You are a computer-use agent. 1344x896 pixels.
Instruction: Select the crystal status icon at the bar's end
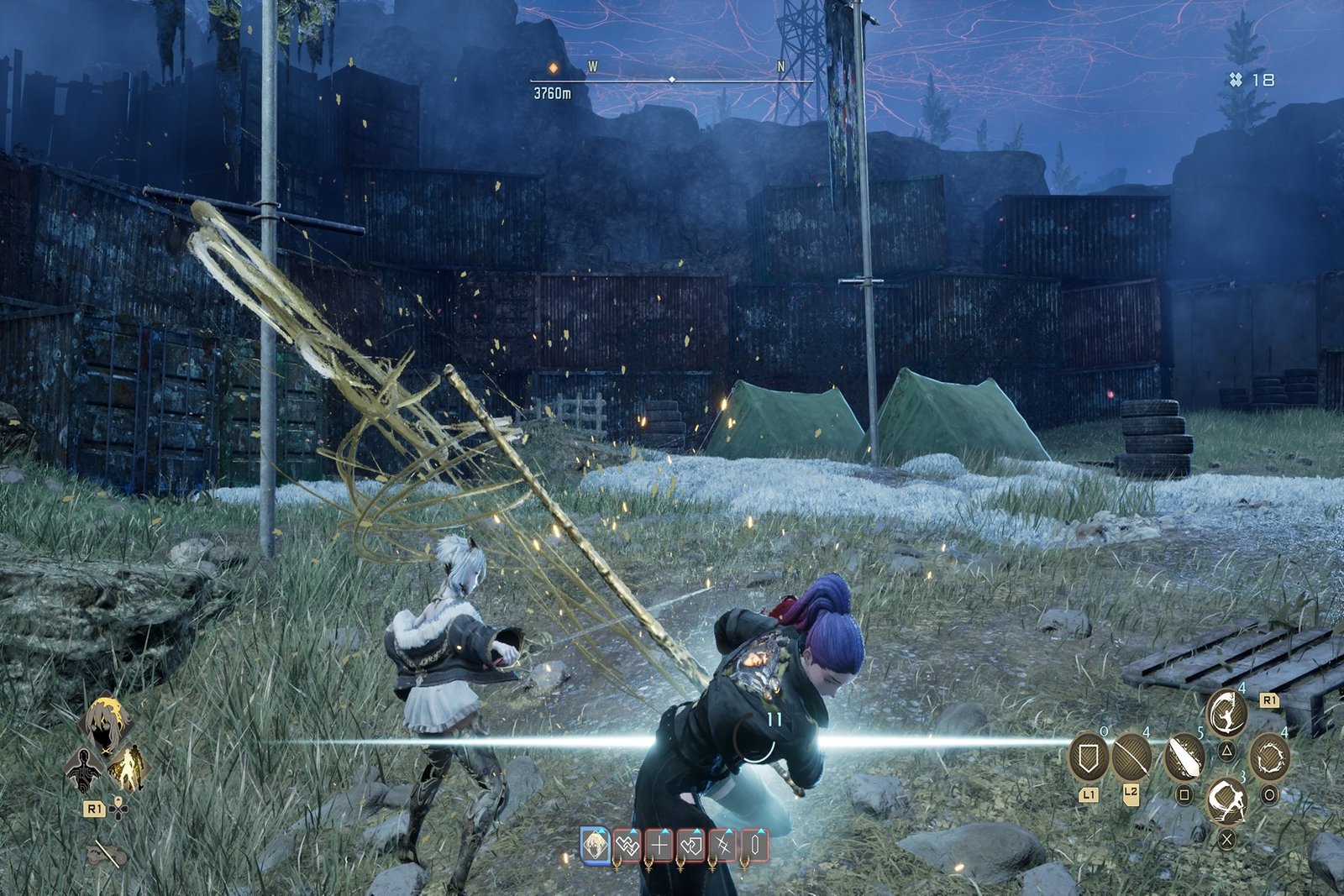(x=755, y=846)
